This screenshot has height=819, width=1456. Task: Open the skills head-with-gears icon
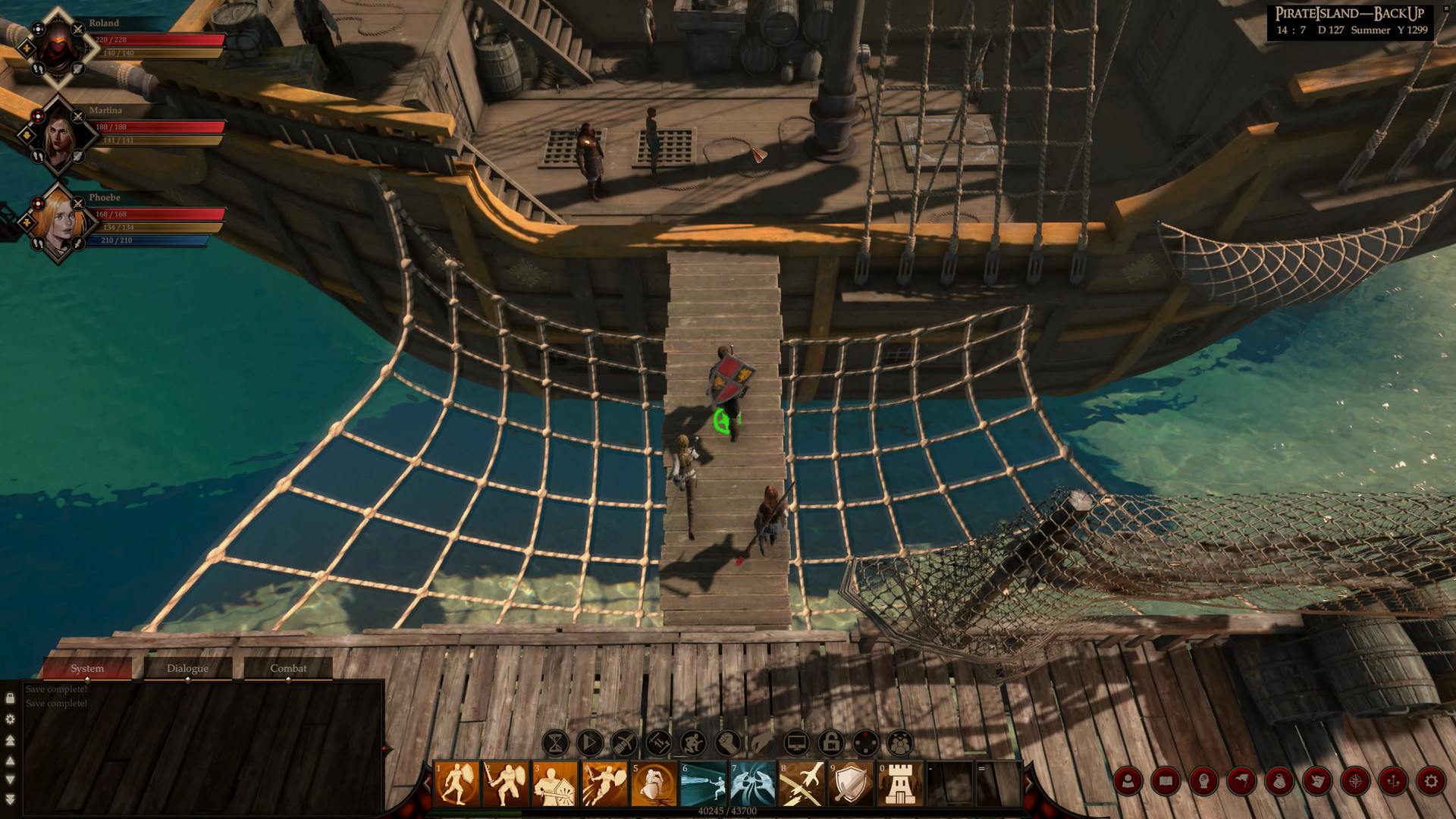click(x=1203, y=780)
